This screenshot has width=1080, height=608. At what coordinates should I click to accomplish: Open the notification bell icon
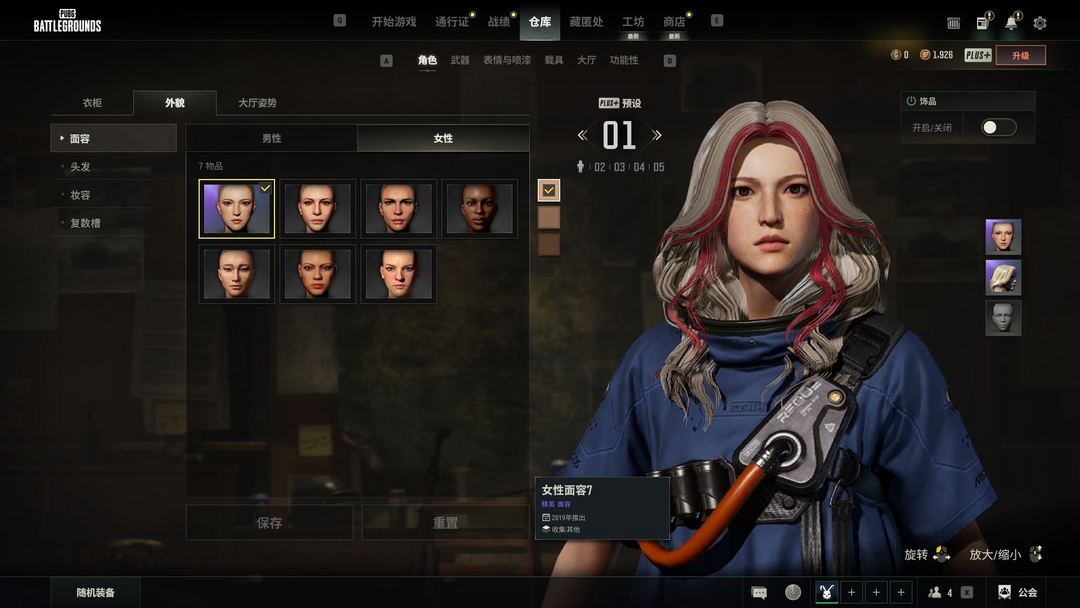coord(1011,23)
